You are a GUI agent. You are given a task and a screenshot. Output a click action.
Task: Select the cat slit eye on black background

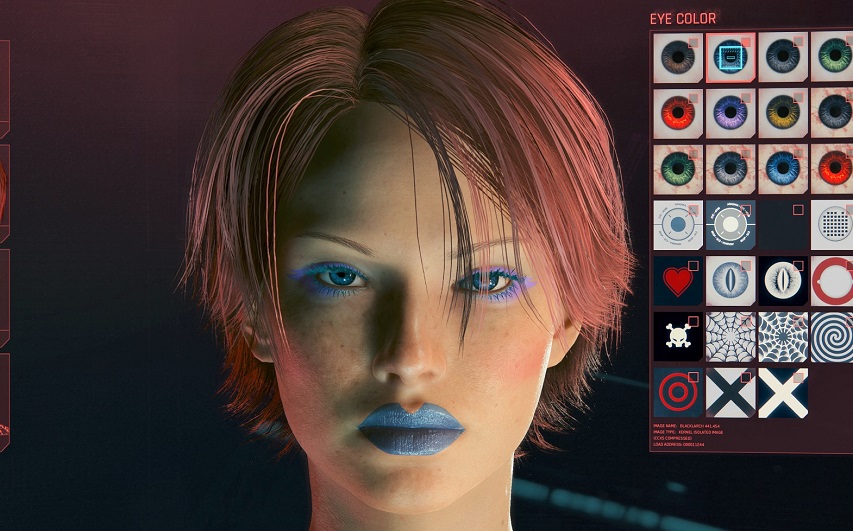(x=783, y=281)
